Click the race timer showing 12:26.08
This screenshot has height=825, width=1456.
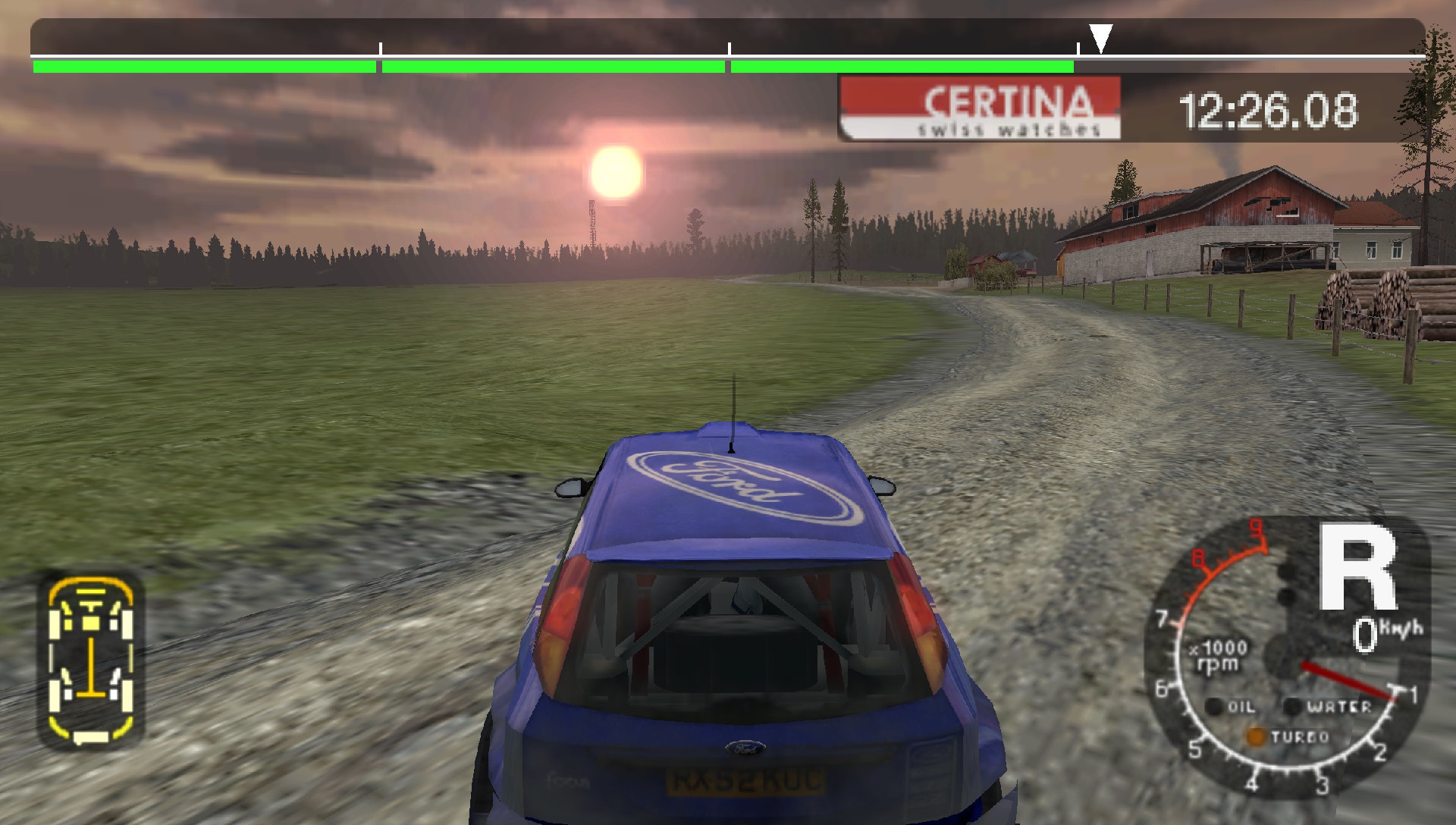[1269, 108]
